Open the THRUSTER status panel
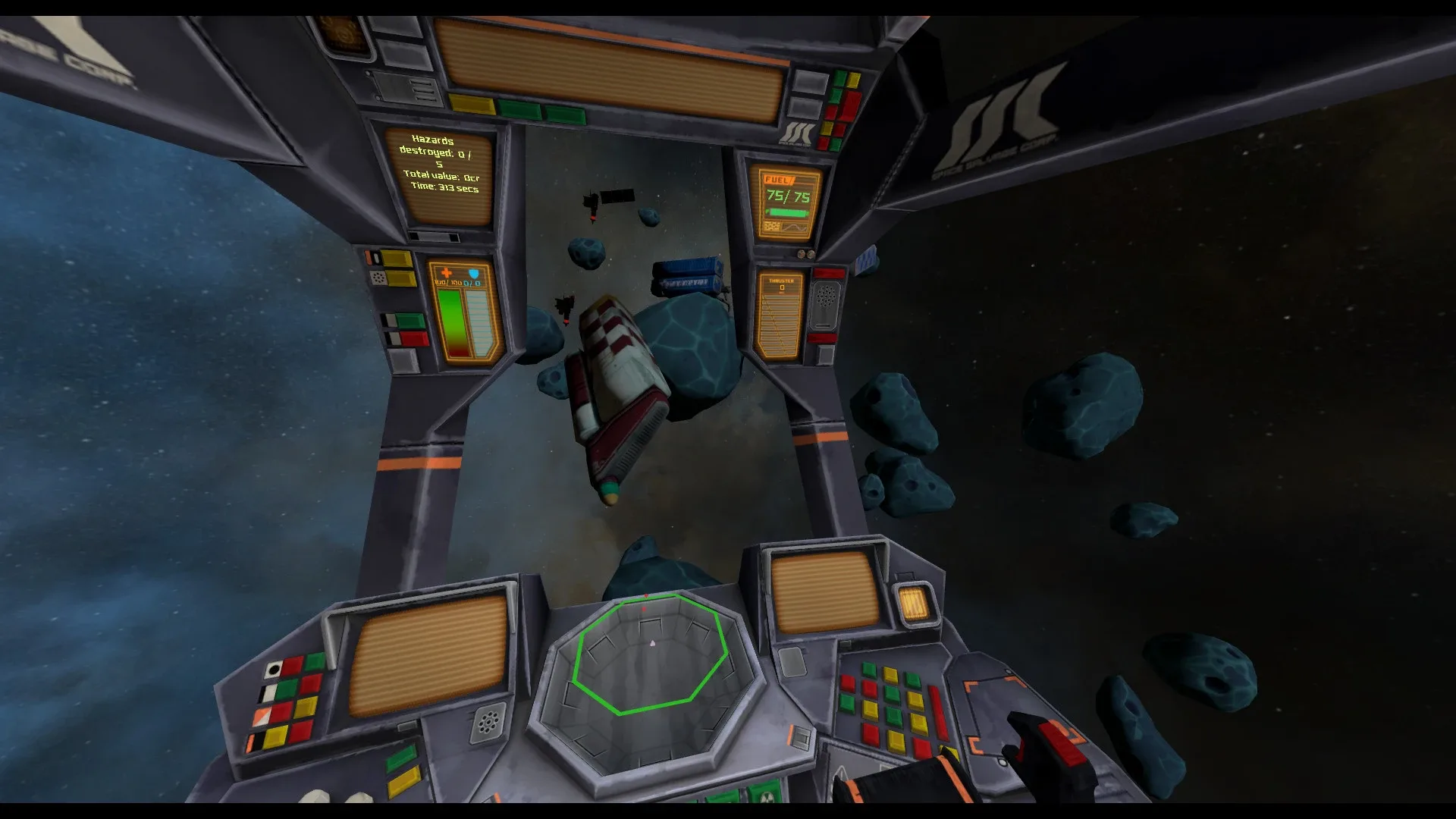This screenshot has height=819, width=1456. point(780,315)
